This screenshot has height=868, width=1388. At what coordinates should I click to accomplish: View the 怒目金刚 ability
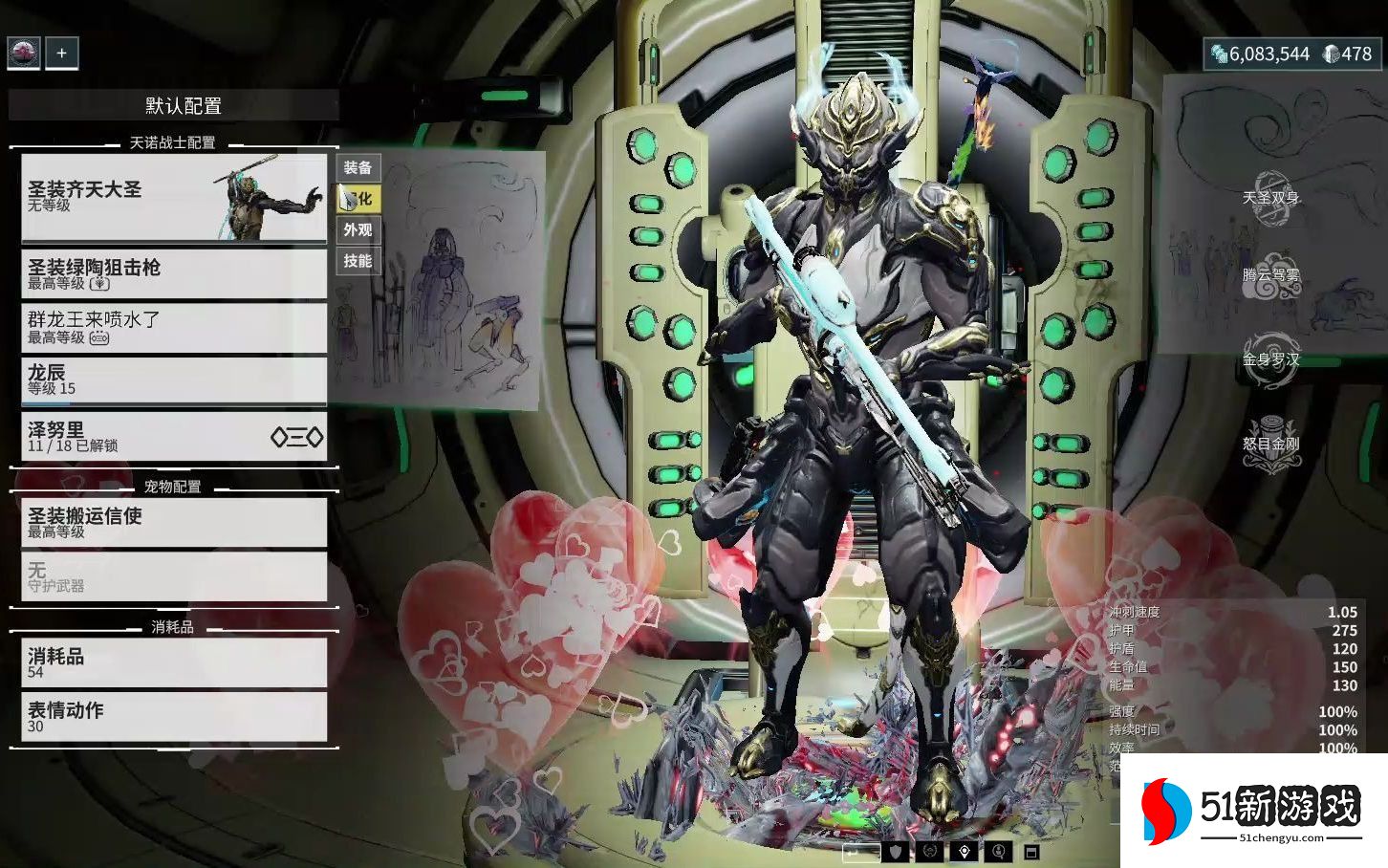tap(1270, 444)
